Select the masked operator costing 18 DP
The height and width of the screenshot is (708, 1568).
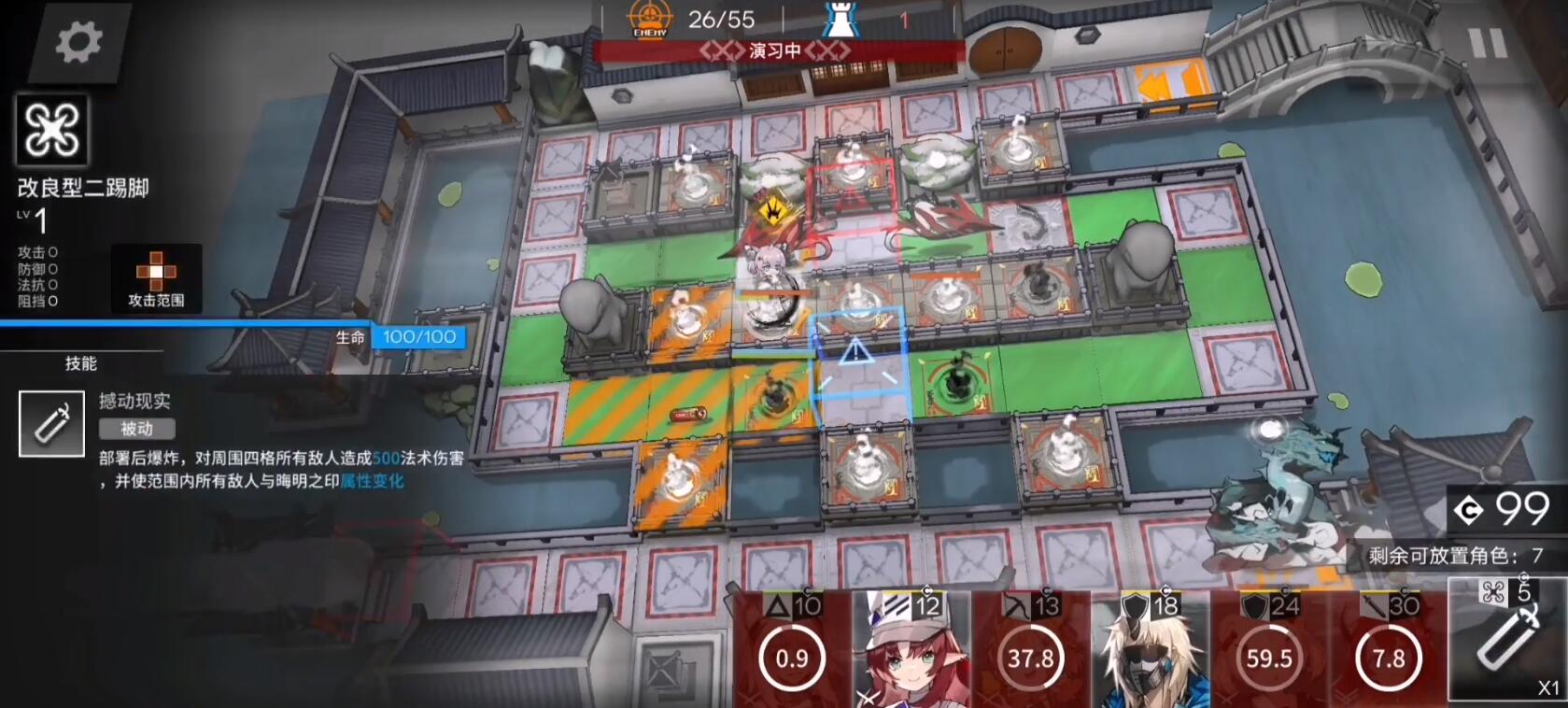point(1147,654)
